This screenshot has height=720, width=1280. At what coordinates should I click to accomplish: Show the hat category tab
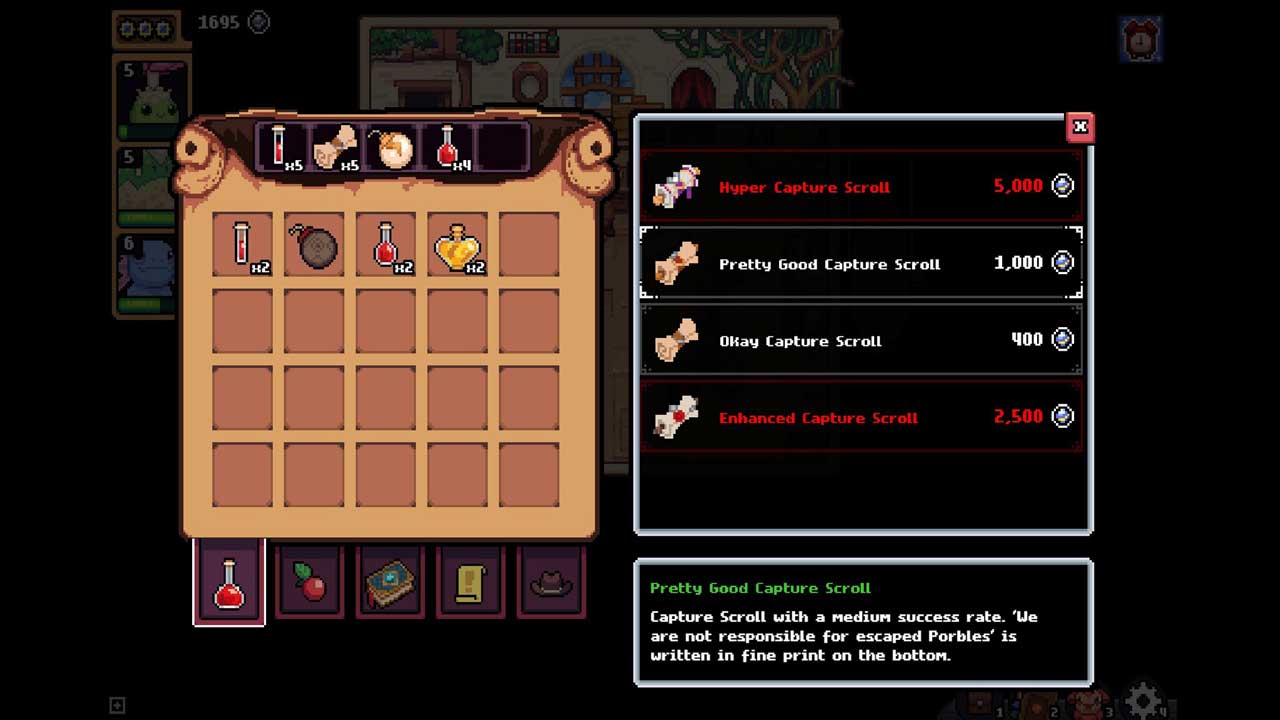coord(551,582)
